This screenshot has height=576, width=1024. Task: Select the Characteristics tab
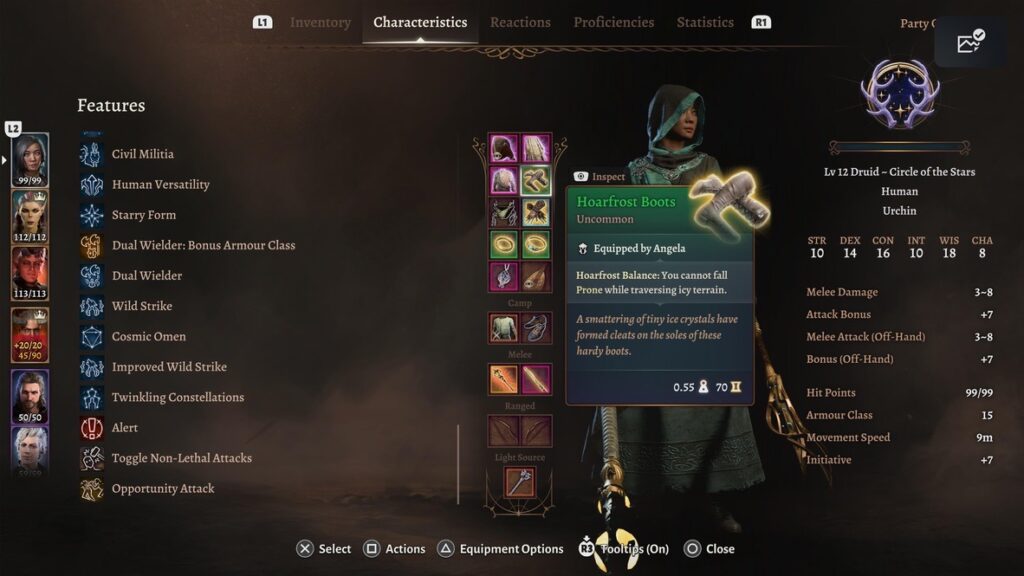point(420,22)
